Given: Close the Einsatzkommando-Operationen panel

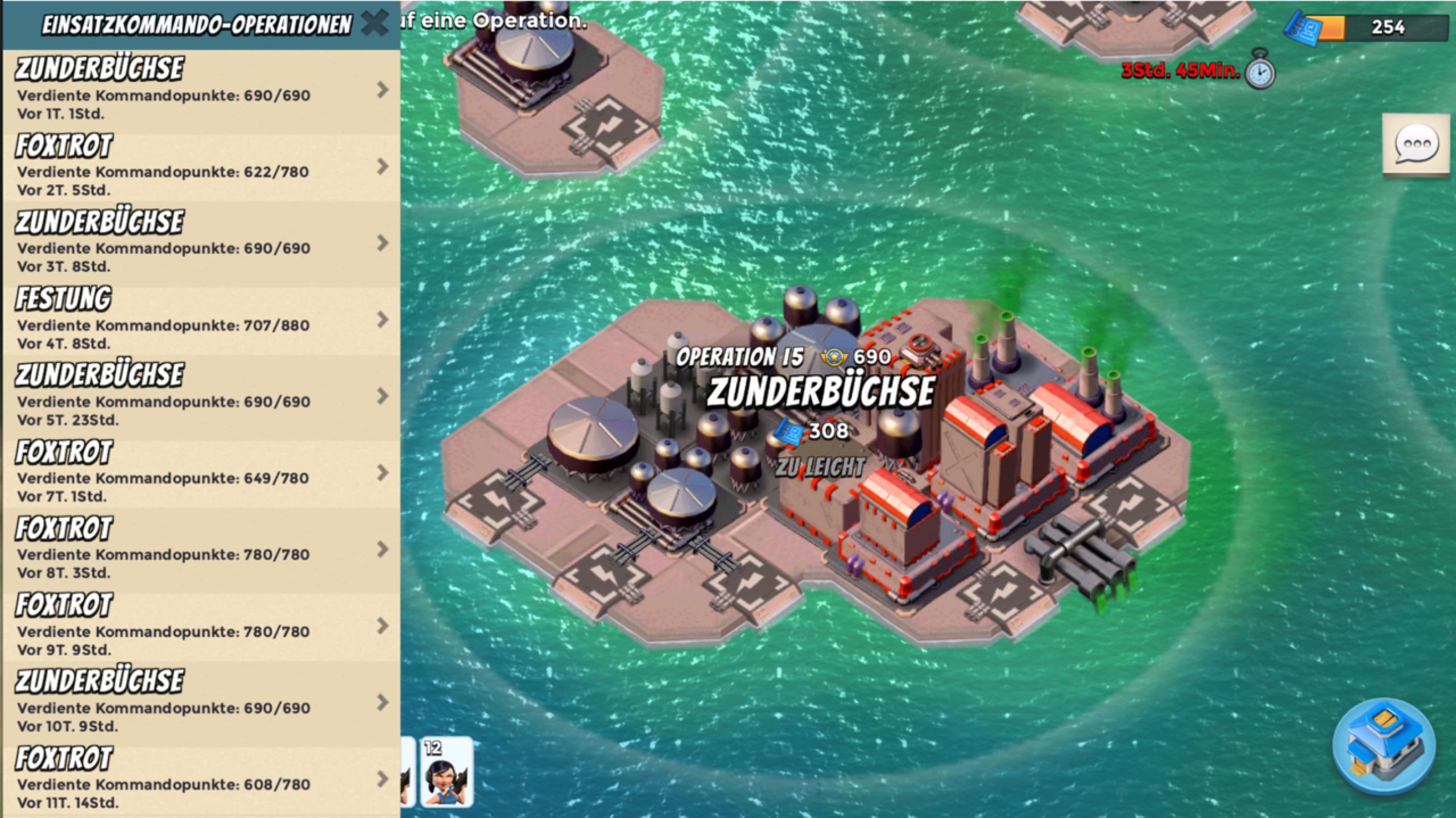Looking at the screenshot, I should (x=374, y=24).
